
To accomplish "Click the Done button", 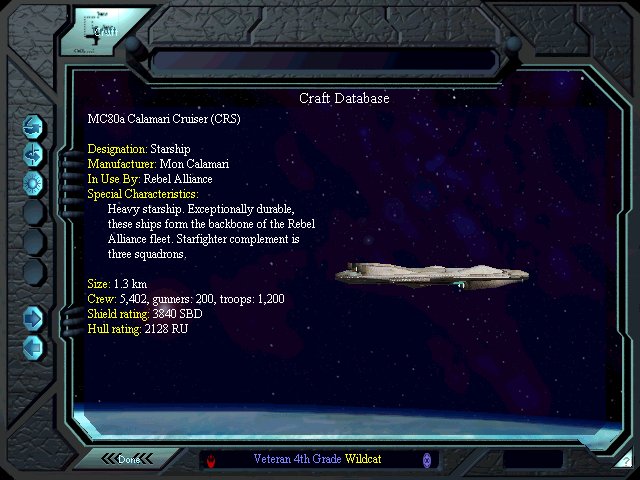I will click(130, 459).
